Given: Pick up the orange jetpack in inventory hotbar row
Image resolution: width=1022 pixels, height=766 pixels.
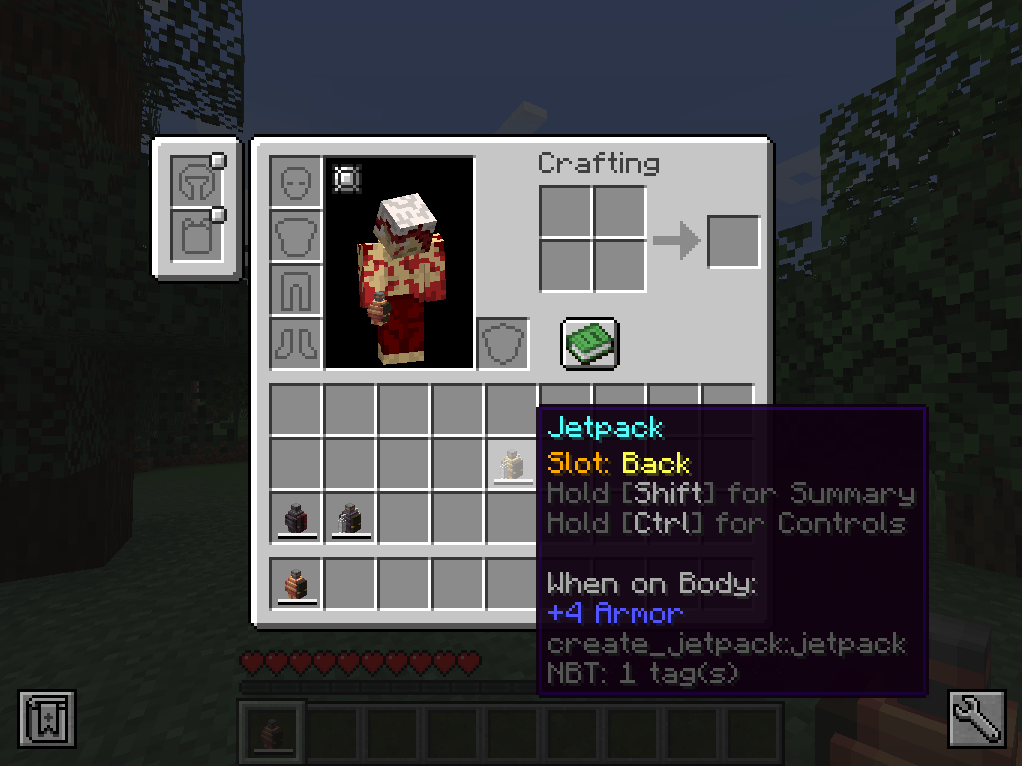Looking at the screenshot, I should [297, 583].
